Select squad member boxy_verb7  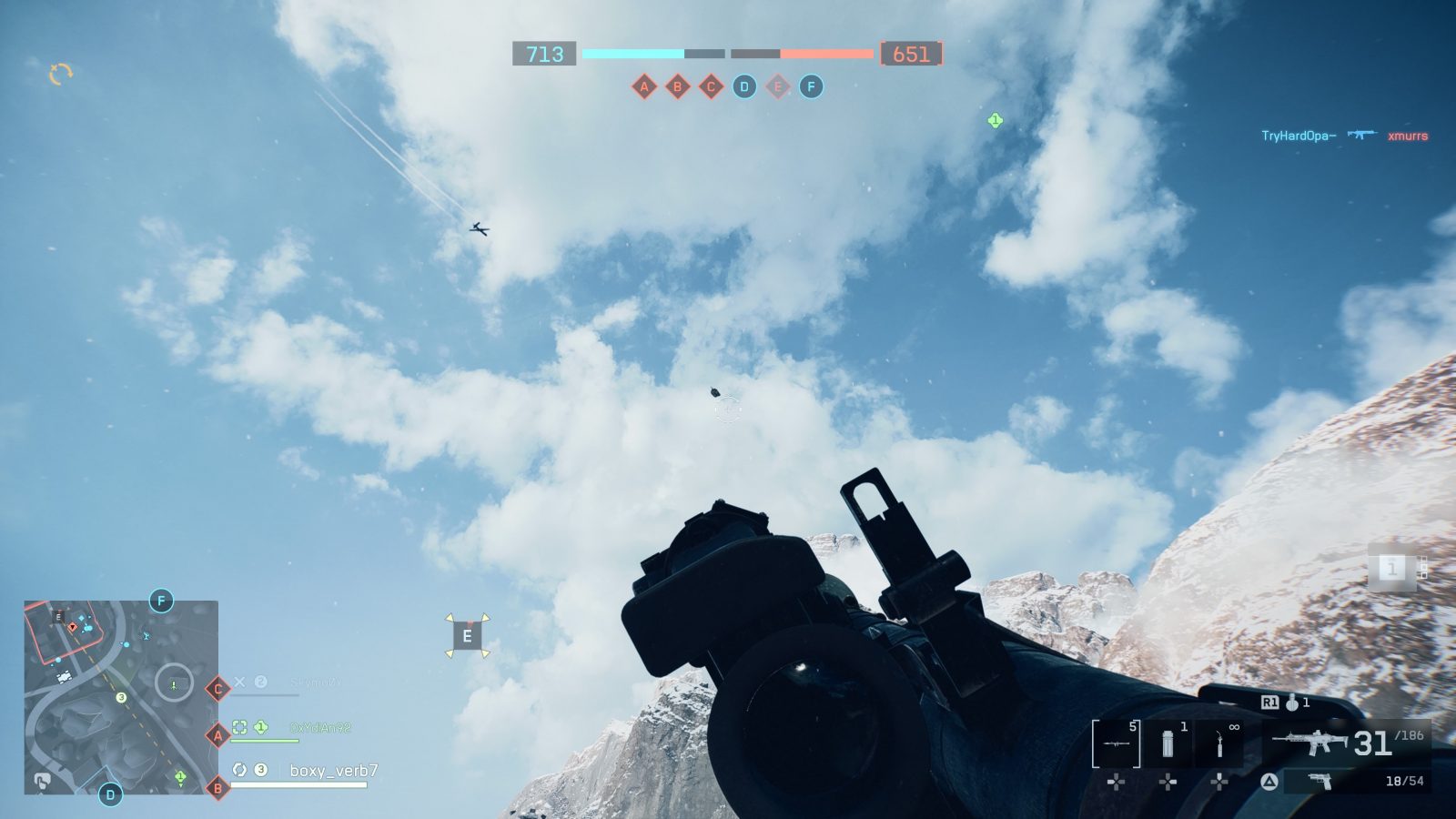333,771
